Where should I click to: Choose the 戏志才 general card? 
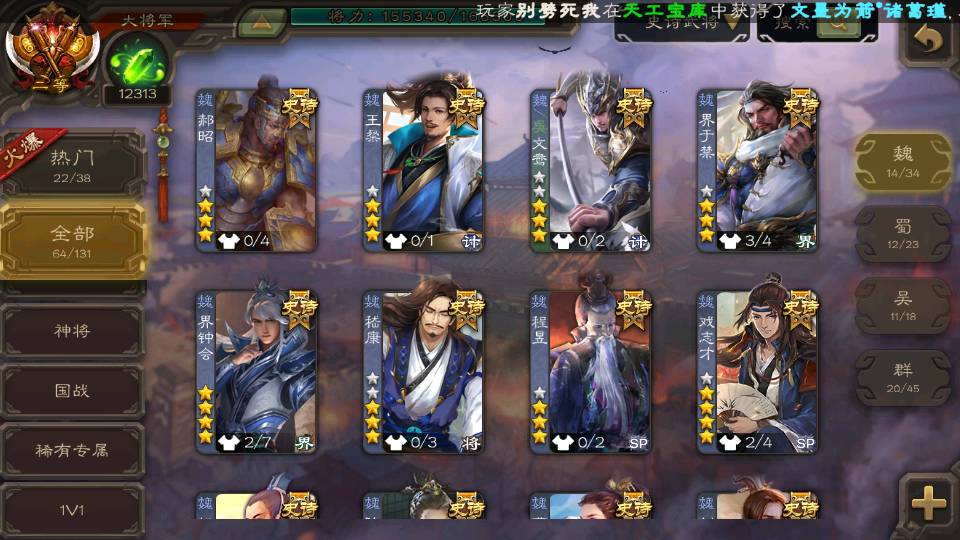click(757, 372)
